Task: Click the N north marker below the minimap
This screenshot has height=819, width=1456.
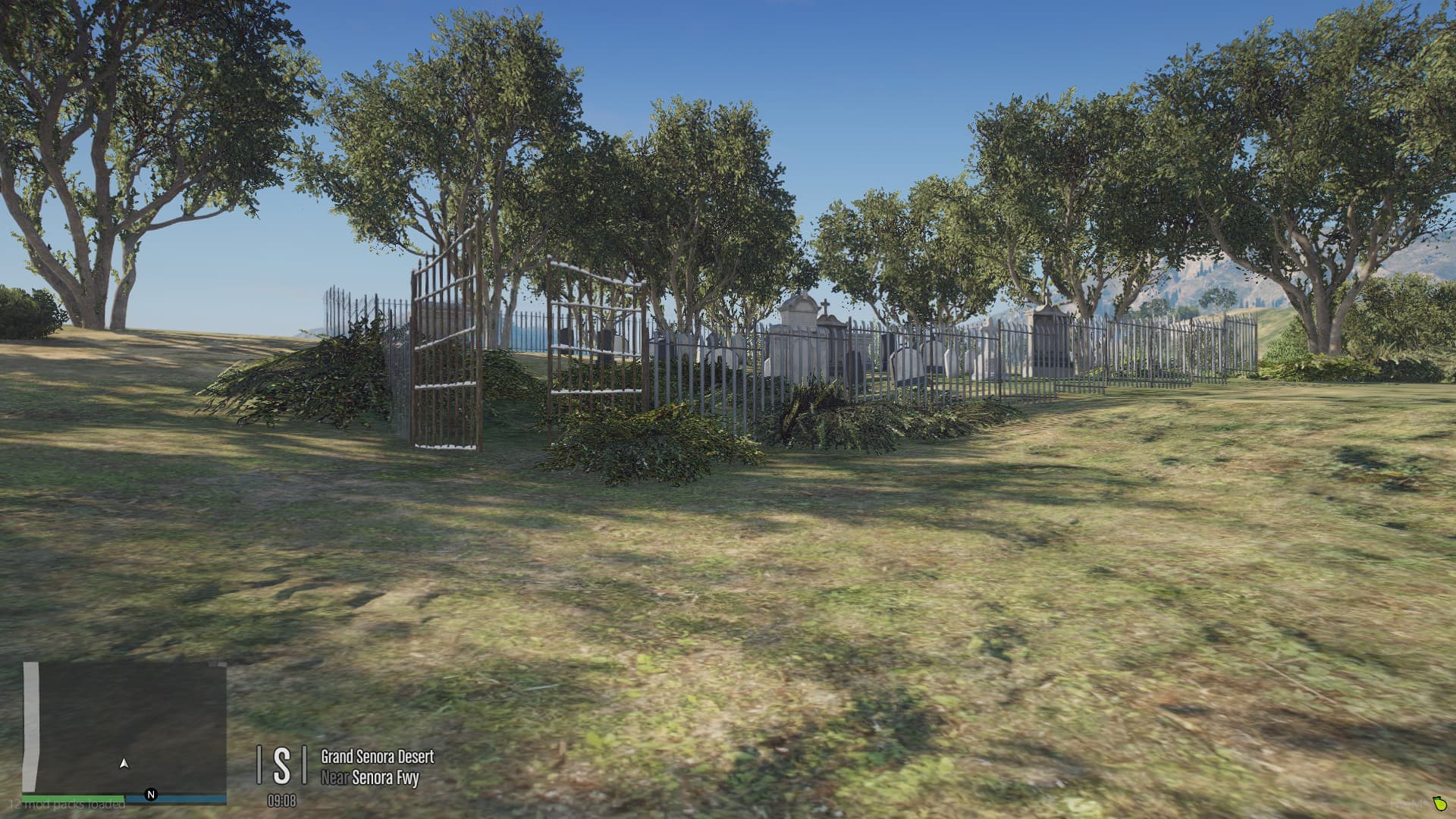Action: point(151,795)
